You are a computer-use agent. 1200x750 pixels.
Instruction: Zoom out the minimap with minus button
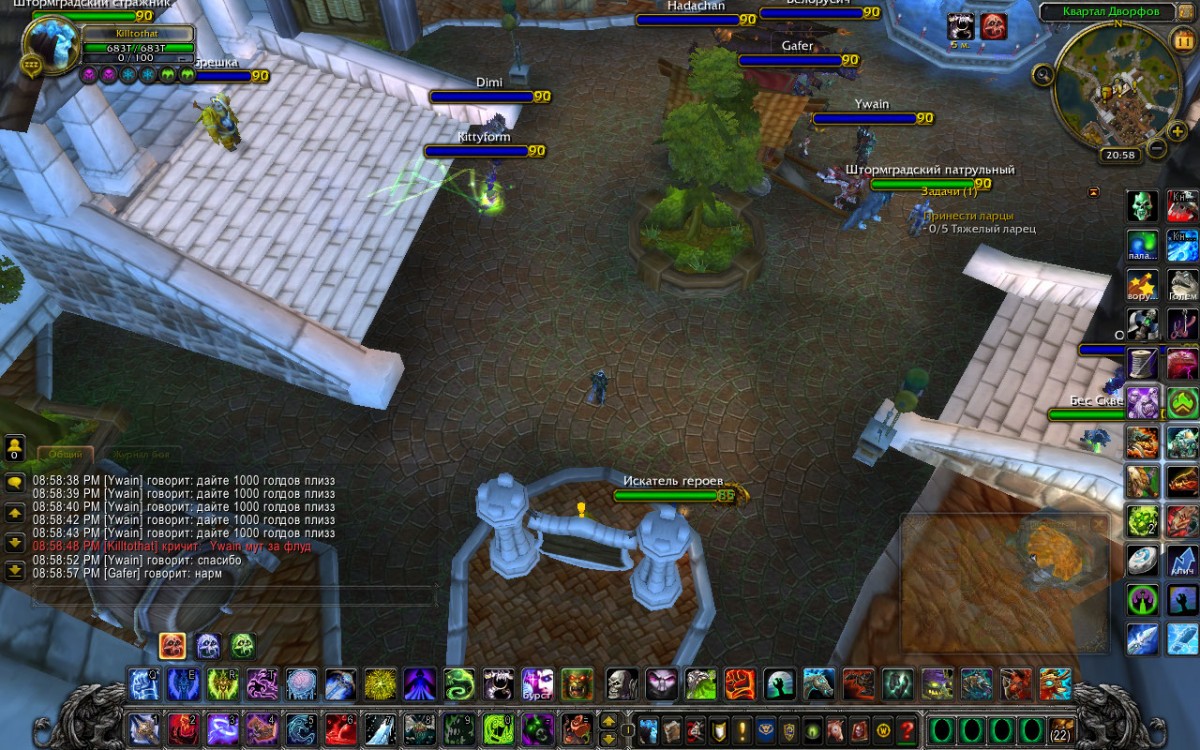[x=1156, y=148]
